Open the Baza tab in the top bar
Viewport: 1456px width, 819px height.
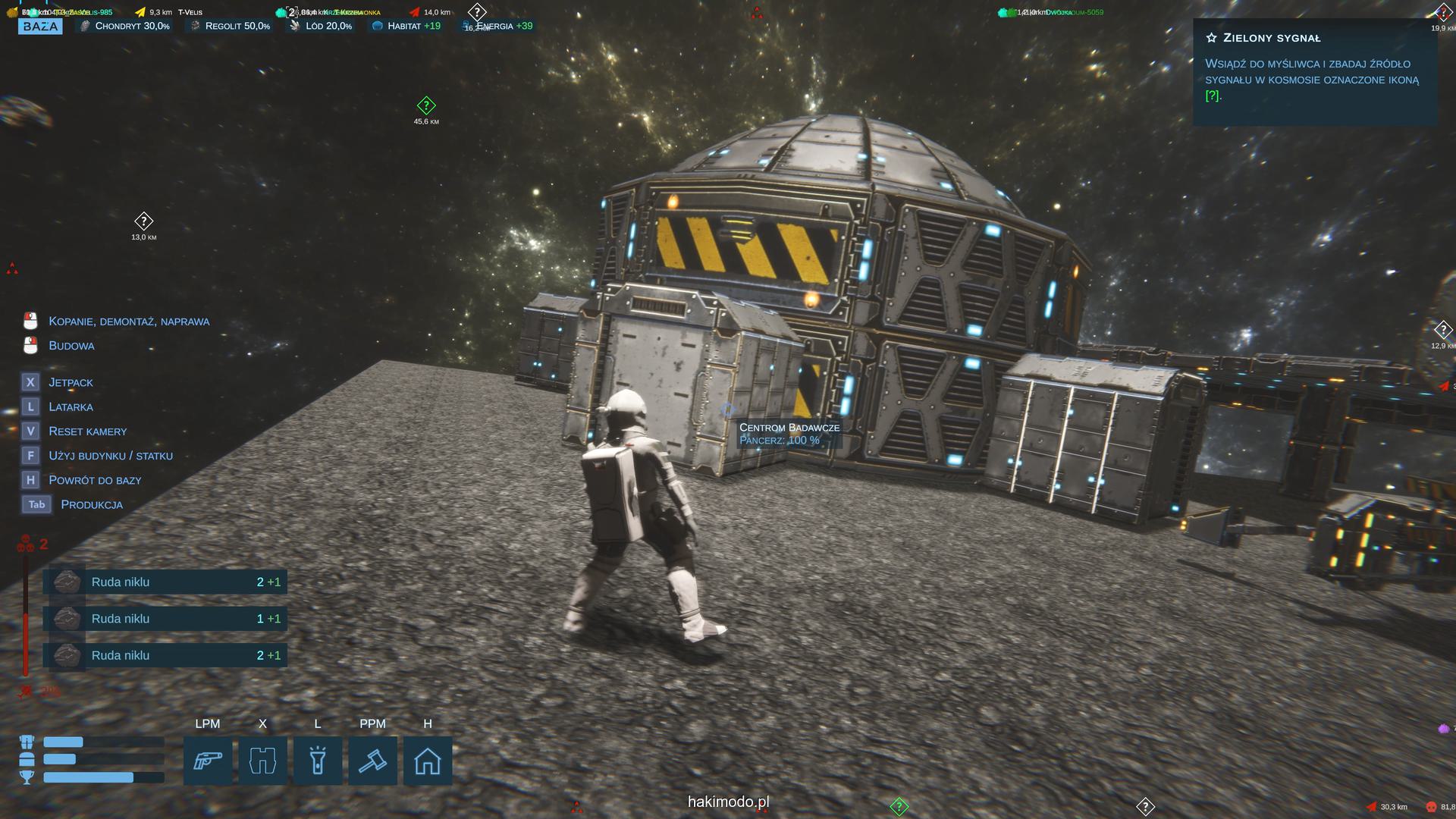(x=40, y=27)
